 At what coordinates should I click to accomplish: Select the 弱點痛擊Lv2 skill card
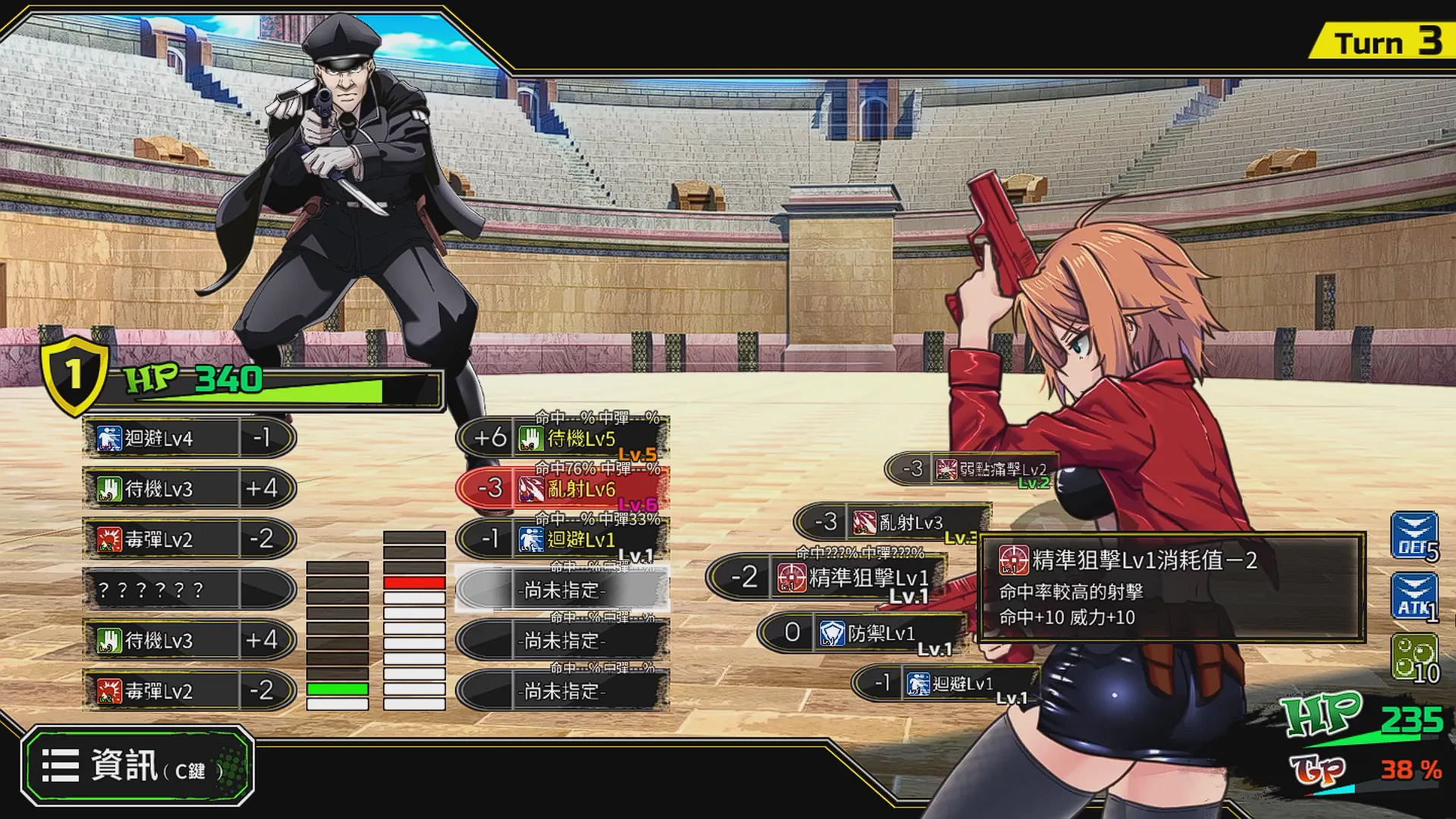click(x=972, y=469)
